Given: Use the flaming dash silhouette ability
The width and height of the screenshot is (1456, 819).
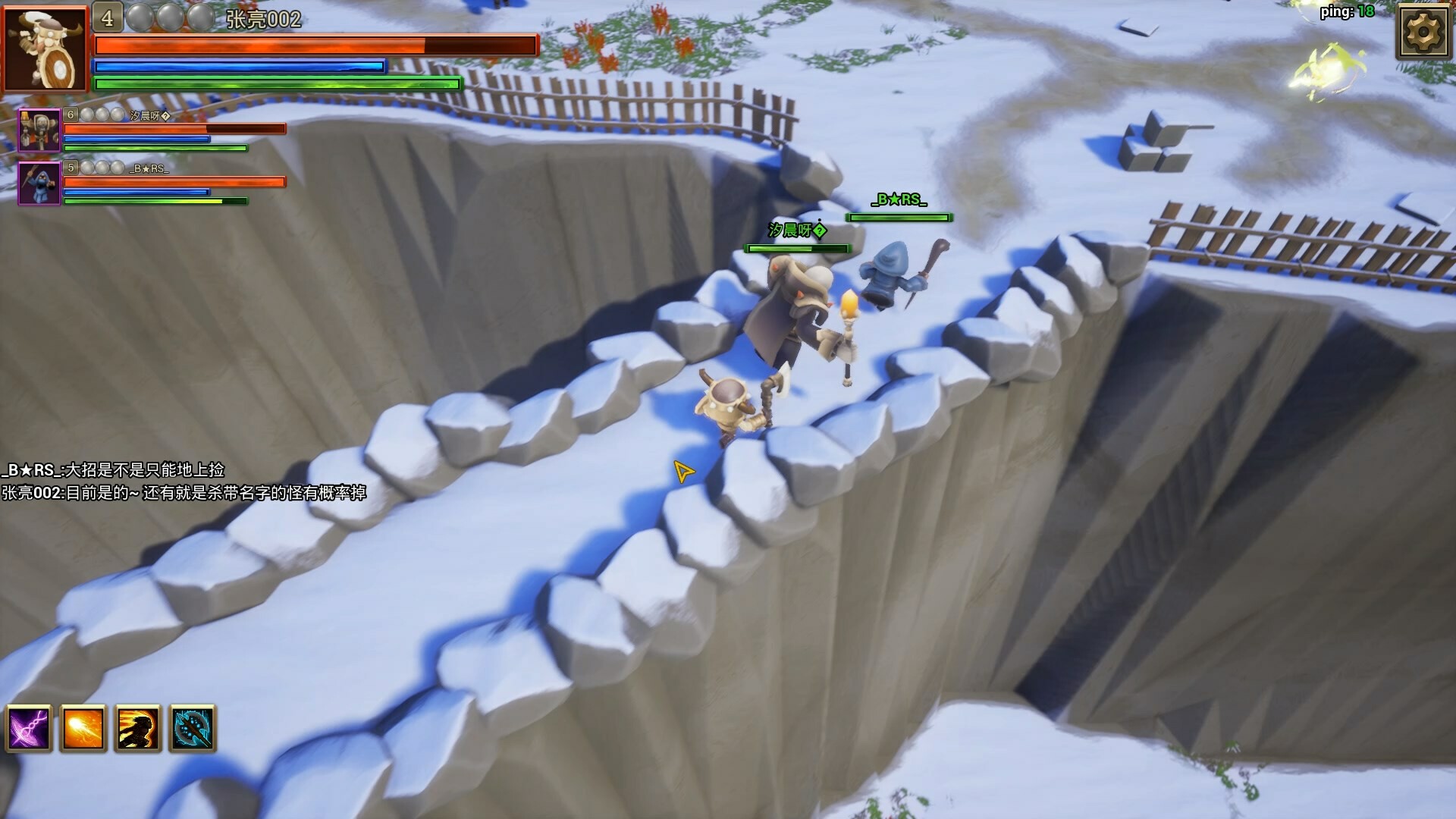Looking at the screenshot, I should [138, 728].
